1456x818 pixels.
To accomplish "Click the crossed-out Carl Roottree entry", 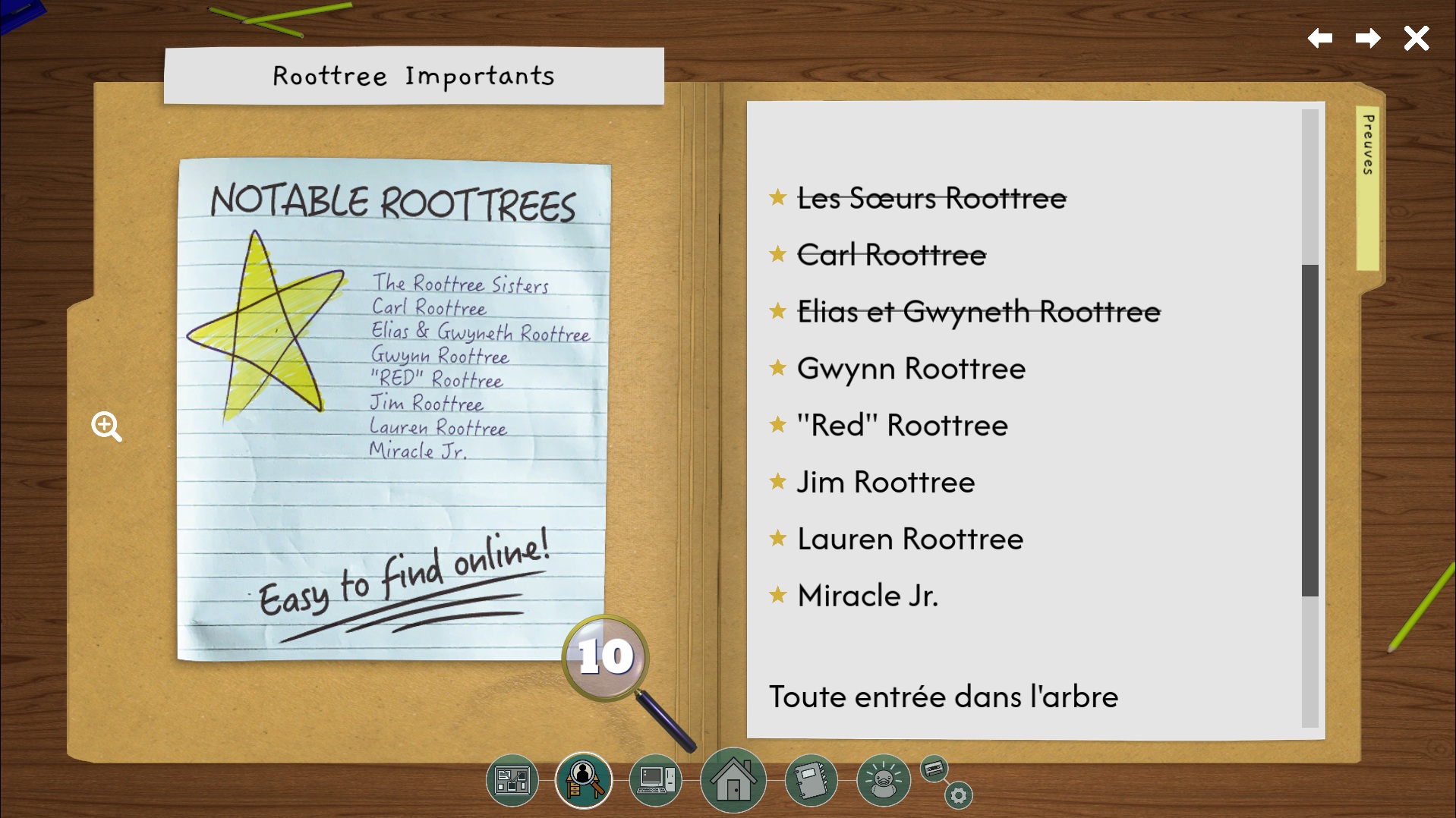I will (x=891, y=256).
